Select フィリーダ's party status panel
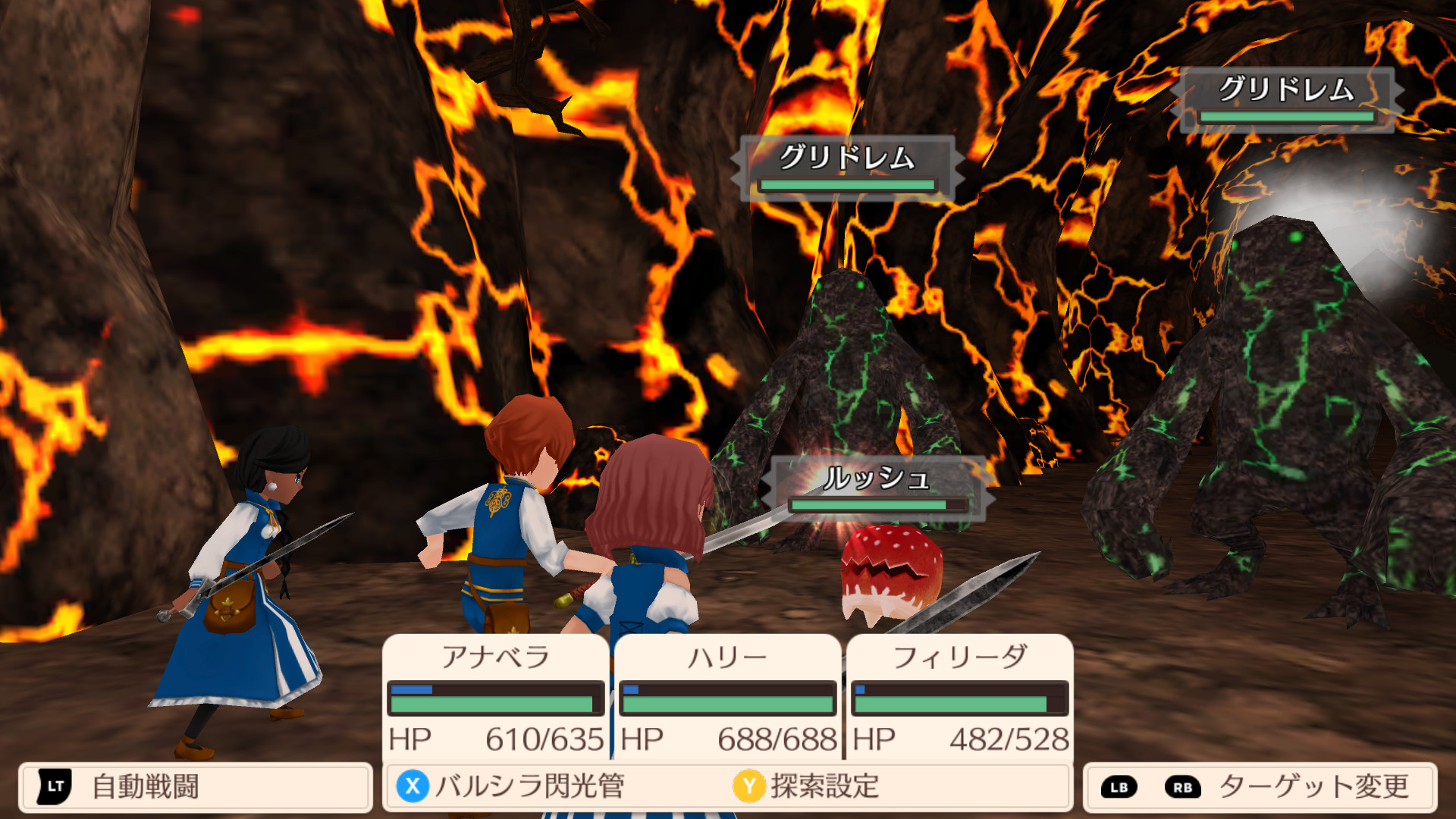The width and height of the screenshot is (1456, 819). click(x=960, y=696)
